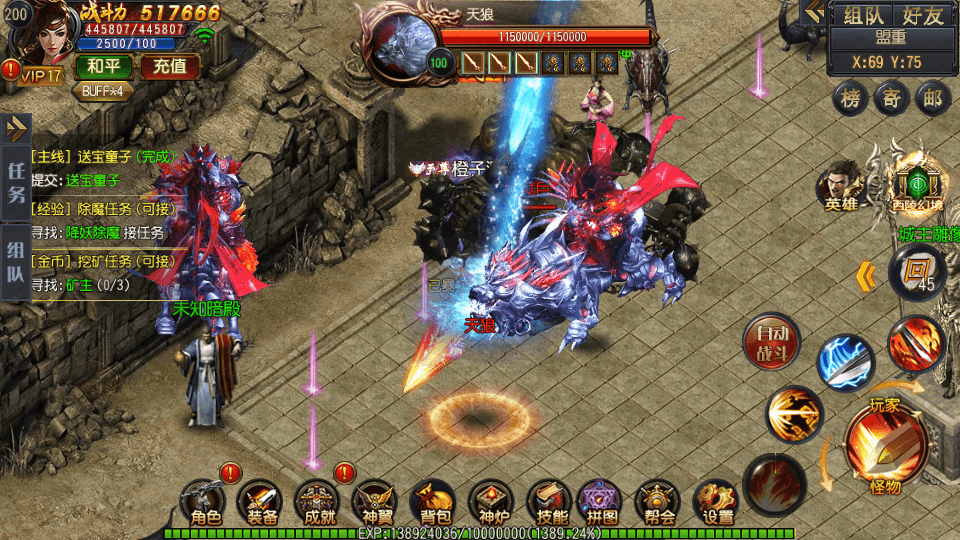Toggle 自动战斗 auto battle

pyautogui.click(x=772, y=342)
